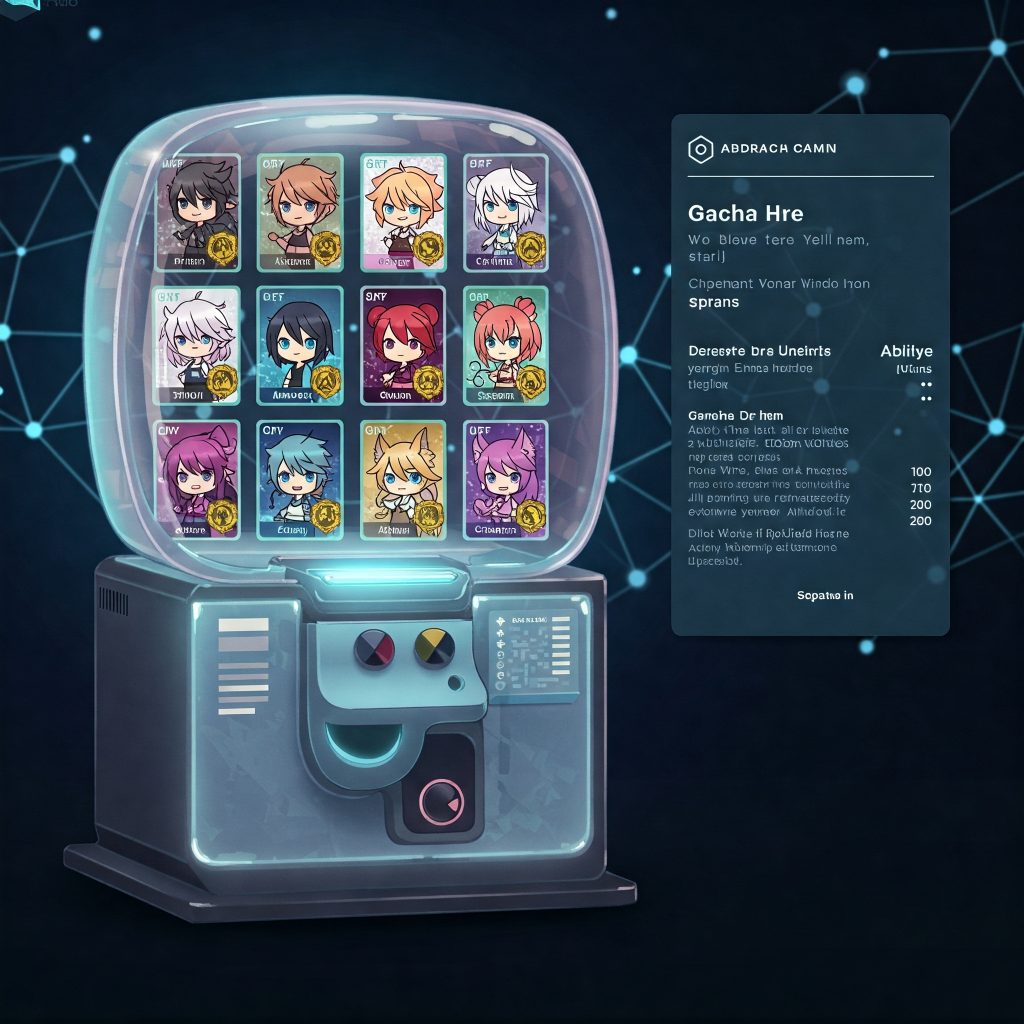Choose the long lavender-haired character card

[198, 345]
